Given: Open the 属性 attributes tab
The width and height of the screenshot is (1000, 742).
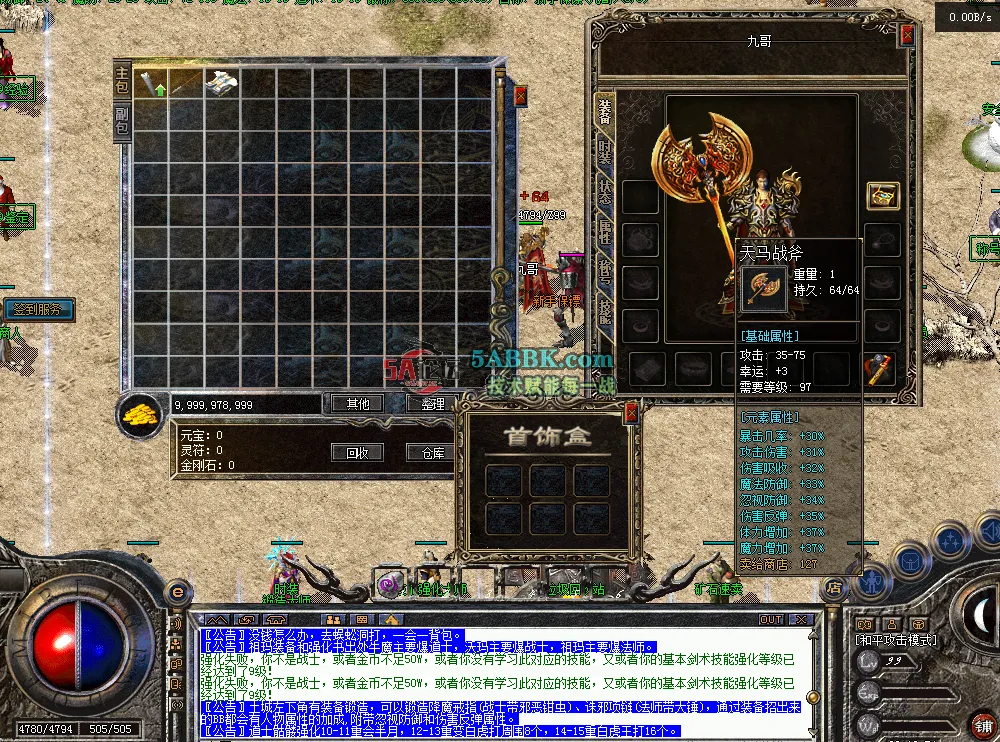Looking at the screenshot, I should pyautogui.click(x=605, y=233).
